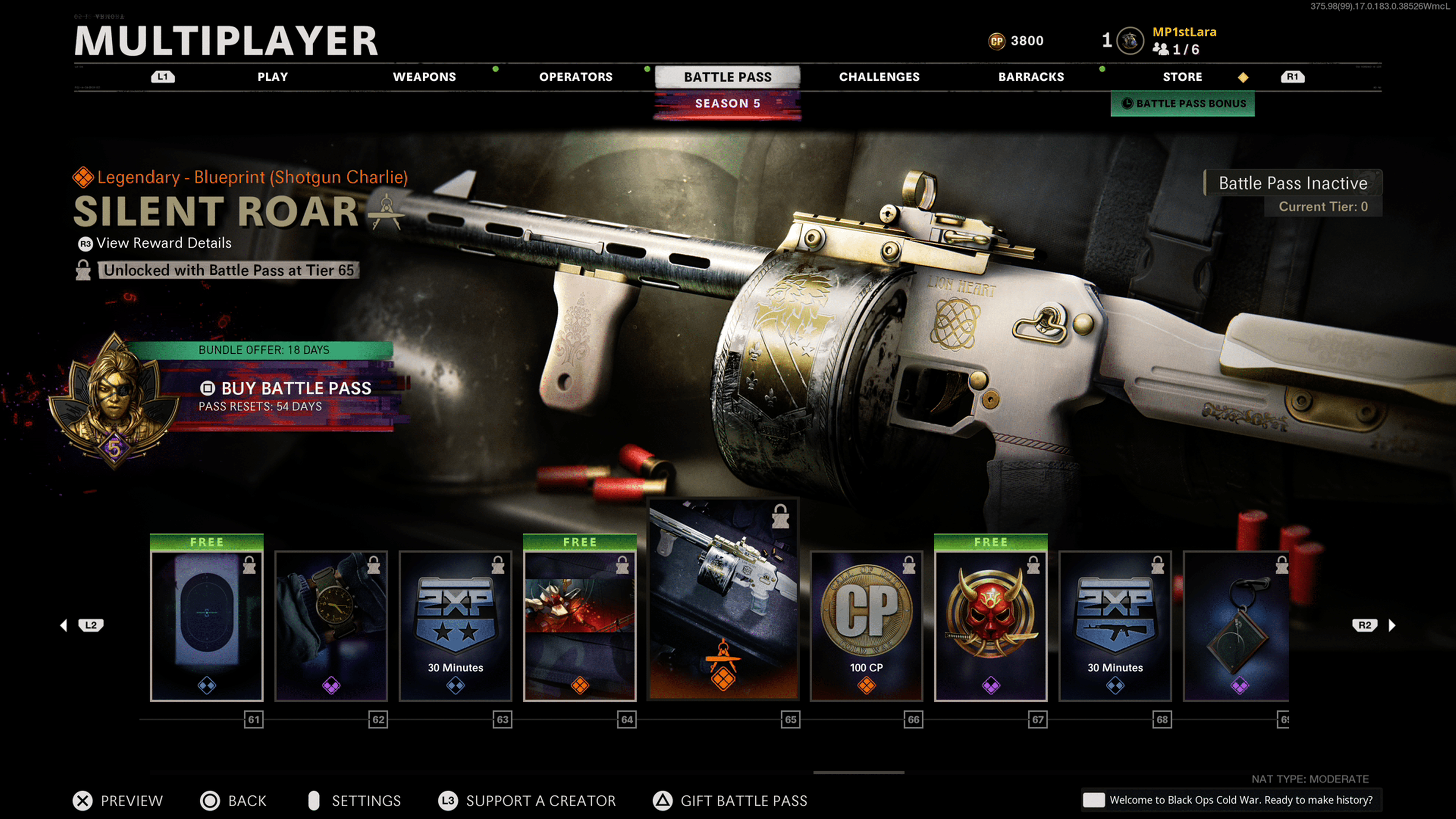Viewport: 1456px width, 819px height.
Task: Go to the Operators tab
Action: [x=576, y=77]
